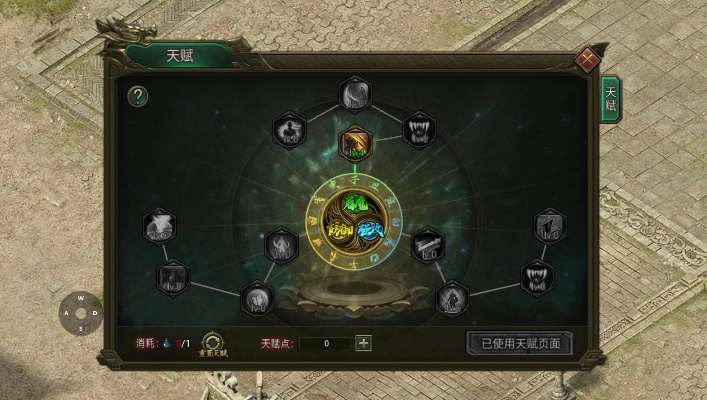
Task: Close the talent window
Action: coord(587,59)
